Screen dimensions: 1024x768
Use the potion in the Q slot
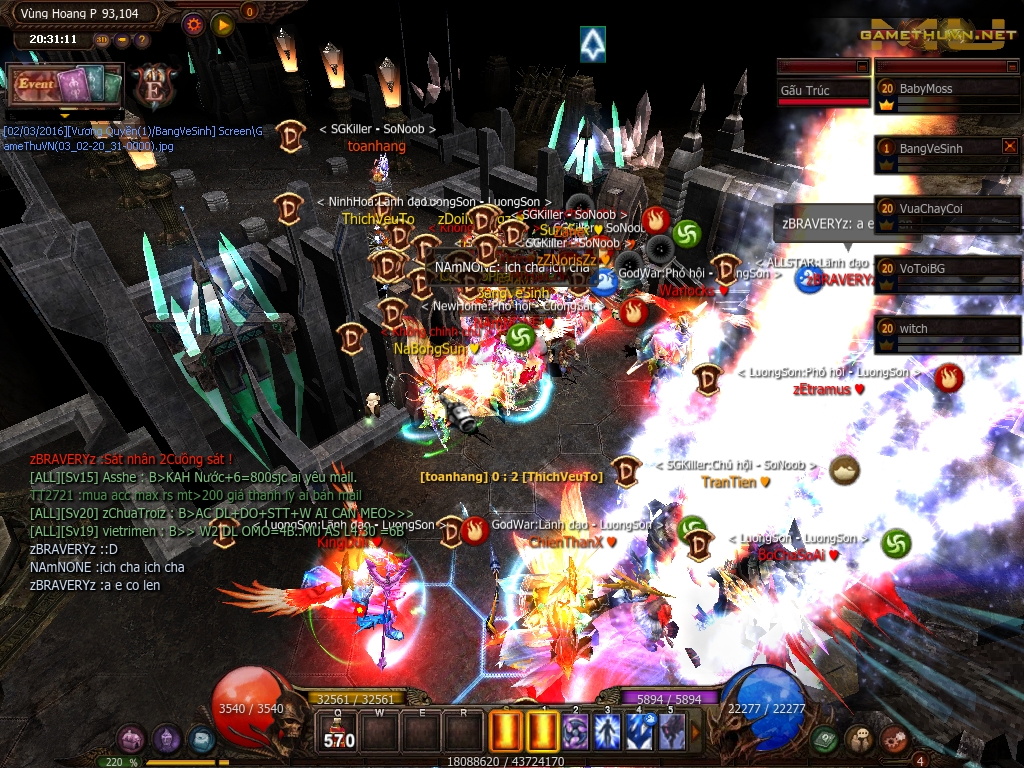coord(339,732)
